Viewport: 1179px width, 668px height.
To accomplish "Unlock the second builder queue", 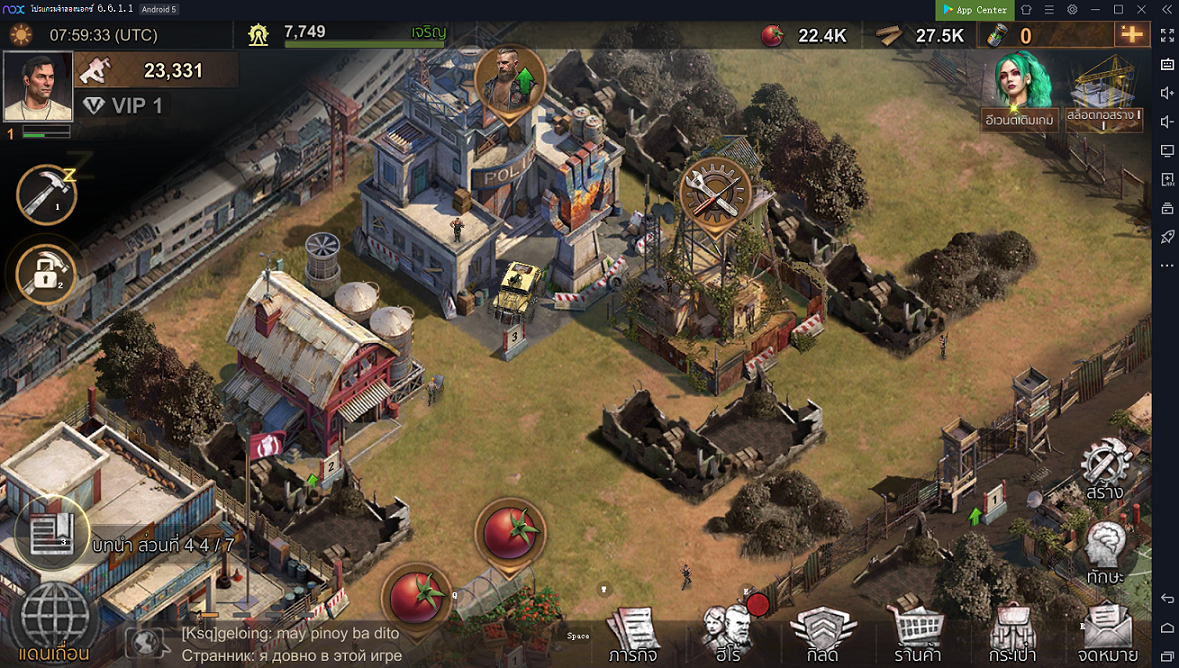I will point(47,274).
